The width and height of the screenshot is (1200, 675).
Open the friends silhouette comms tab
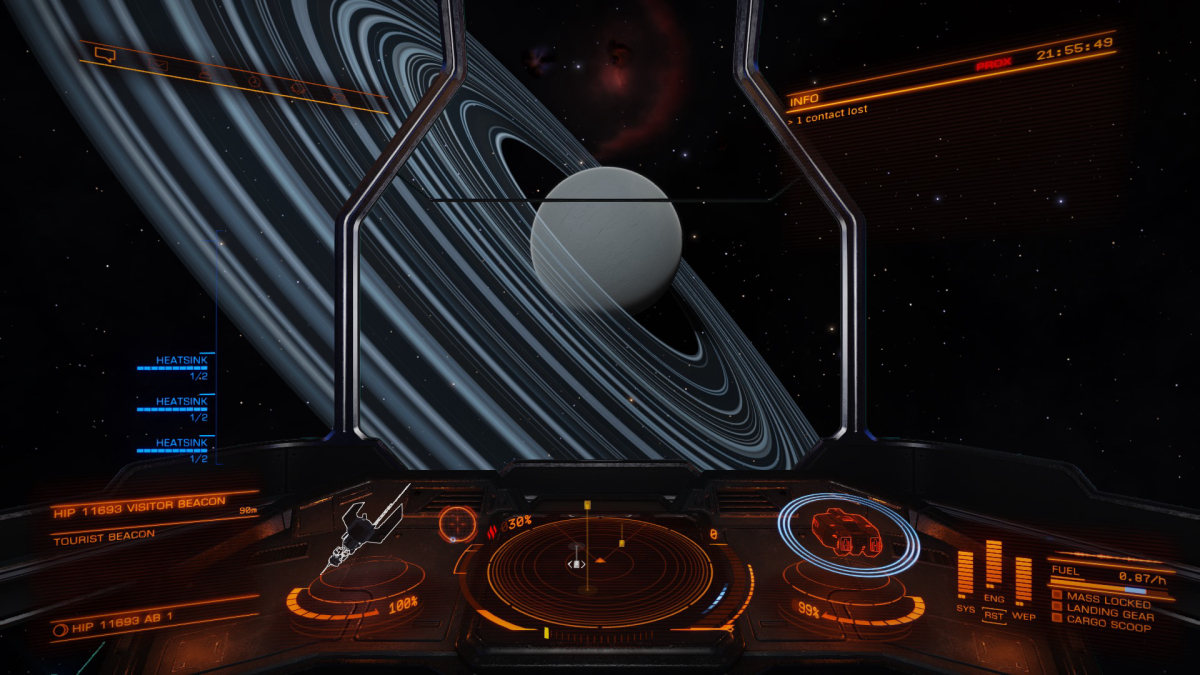[x=205, y=73]
